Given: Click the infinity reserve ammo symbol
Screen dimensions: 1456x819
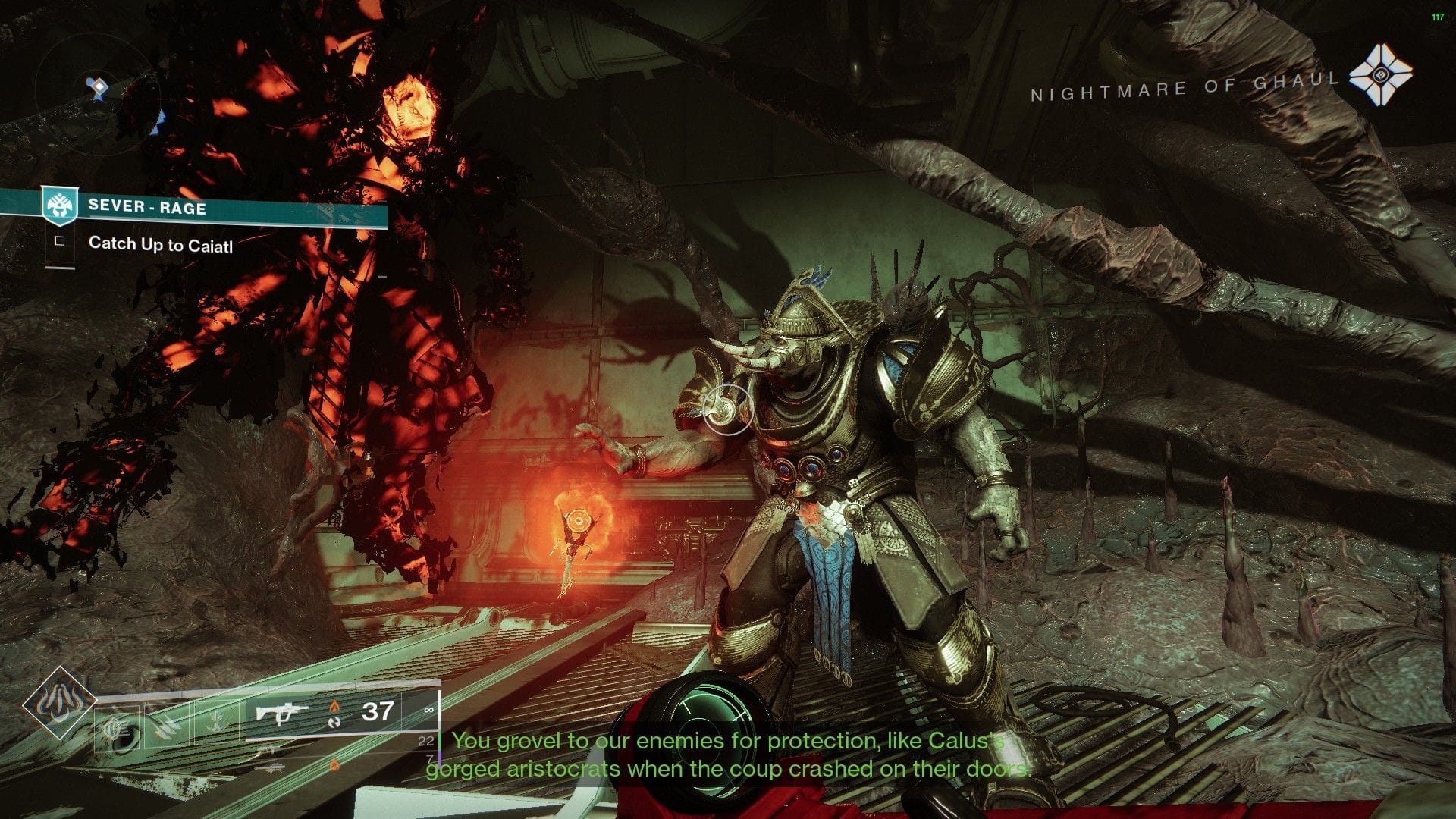Looking at the screenshot, I should (429, 710).
